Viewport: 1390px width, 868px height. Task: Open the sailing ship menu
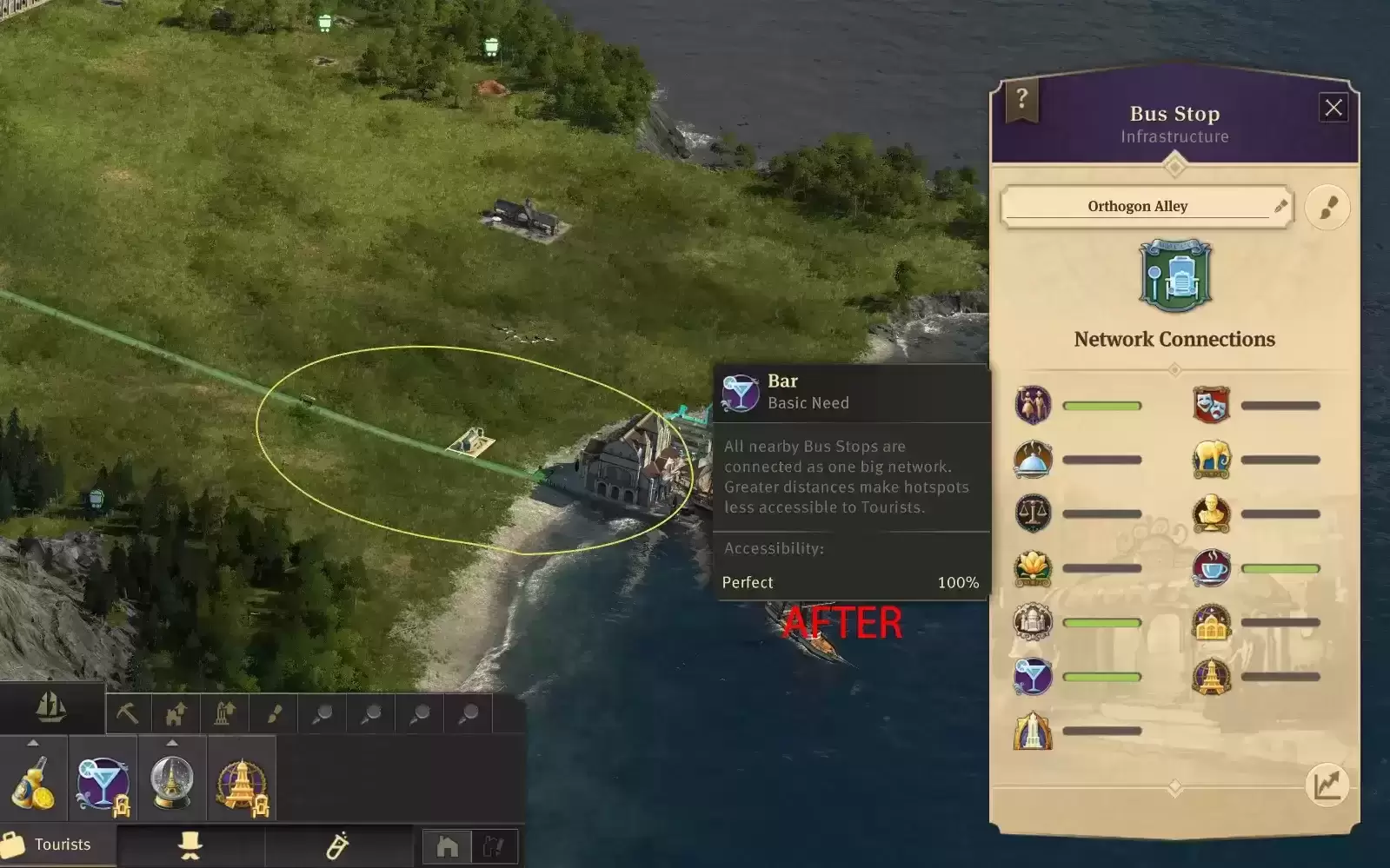coord(51,708)
